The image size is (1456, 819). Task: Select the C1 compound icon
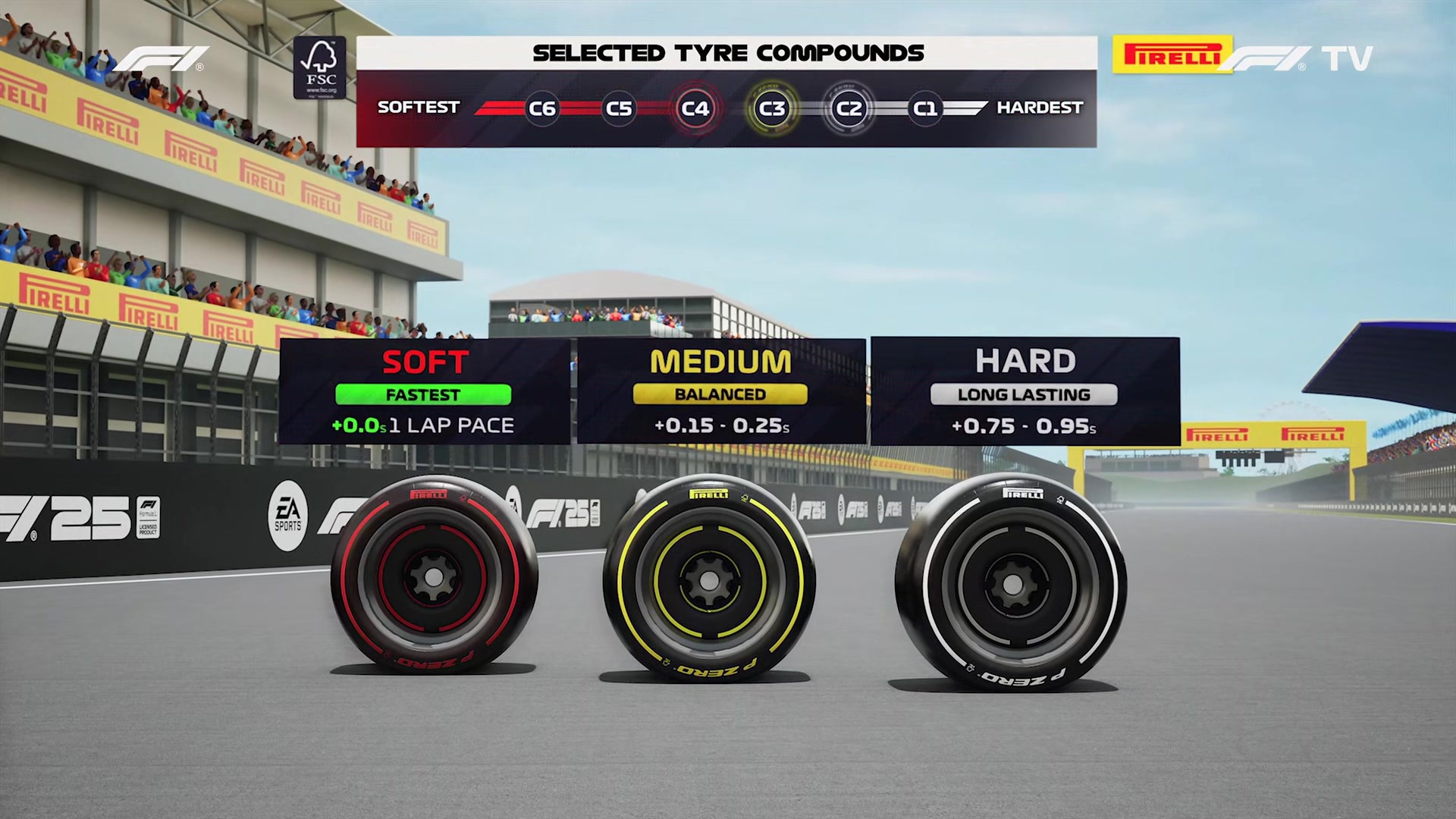click(x=927, y=108)
